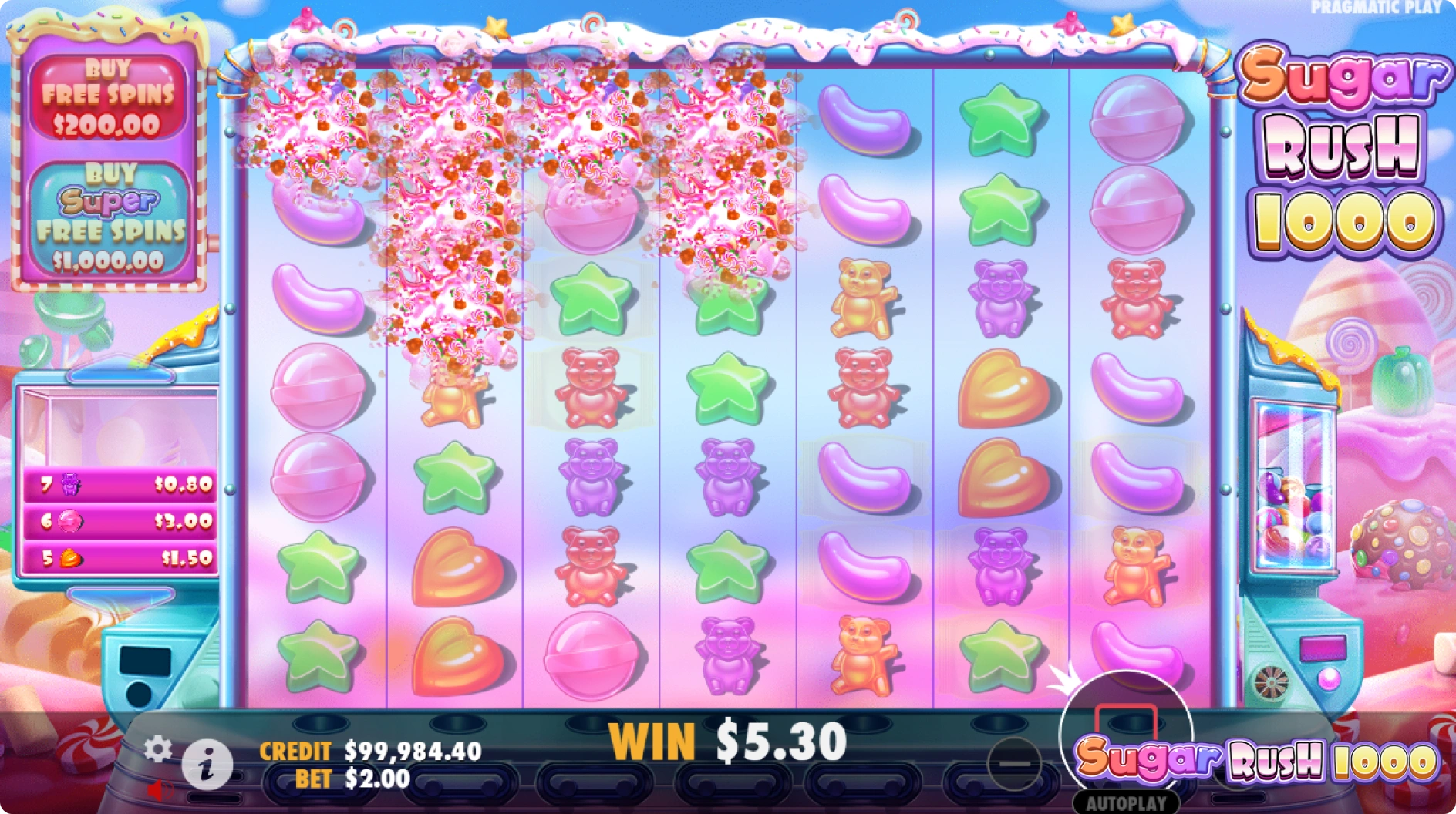Select the $0.80 purple bear win entry
The height and width of the screenshot is (814, 1456).
coord(121,486)
